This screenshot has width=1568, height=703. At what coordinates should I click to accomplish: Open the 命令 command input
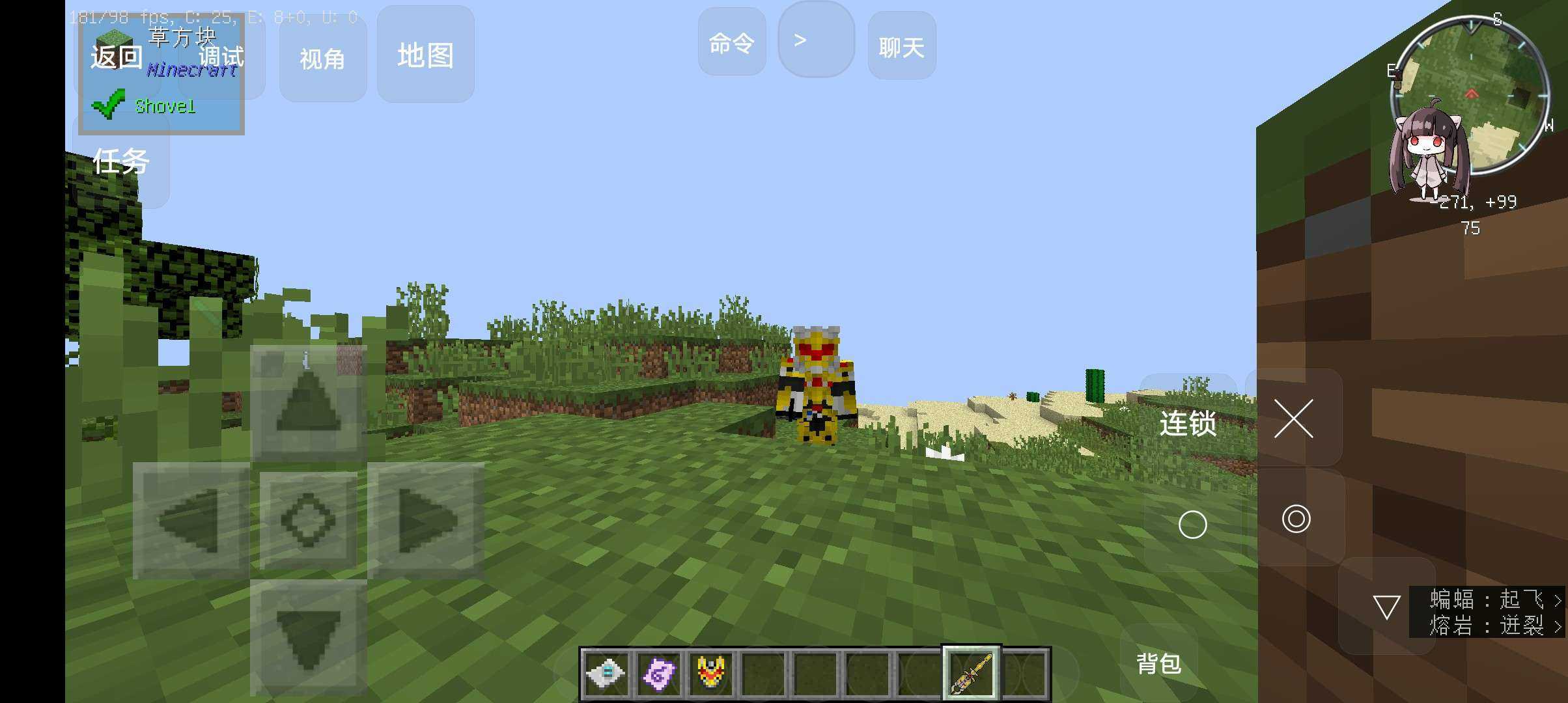point(731,43)
